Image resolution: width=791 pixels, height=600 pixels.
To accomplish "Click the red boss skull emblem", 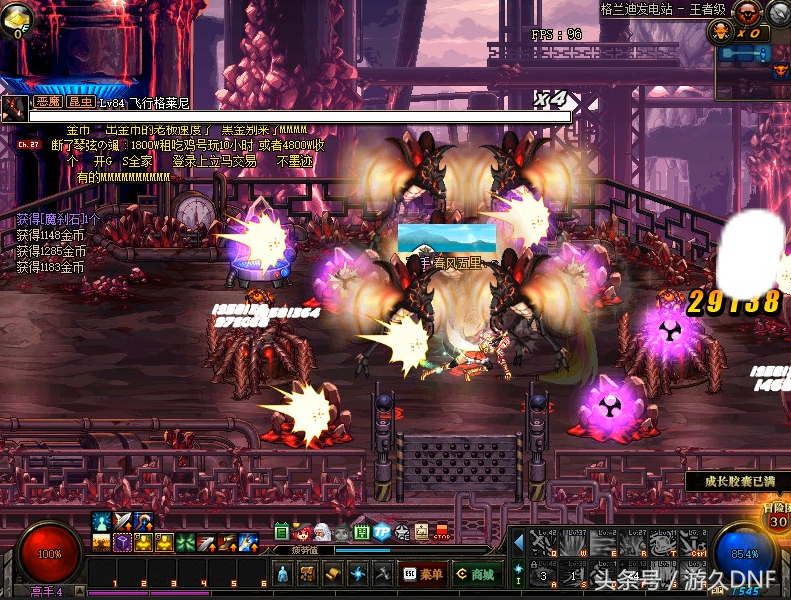I will pos(746,13).
